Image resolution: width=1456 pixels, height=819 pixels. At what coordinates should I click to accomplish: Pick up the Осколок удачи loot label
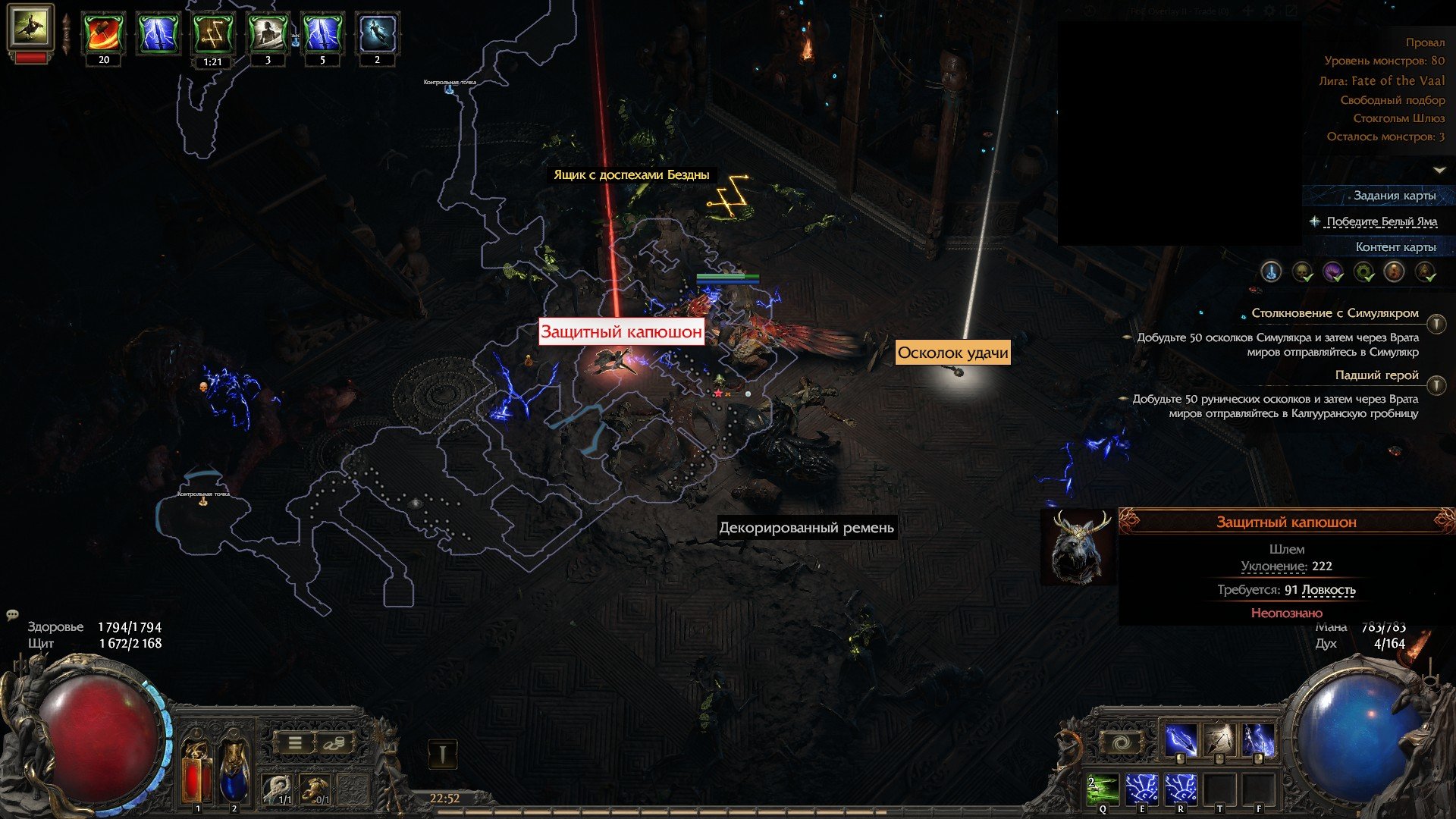(x=952, y=353)
